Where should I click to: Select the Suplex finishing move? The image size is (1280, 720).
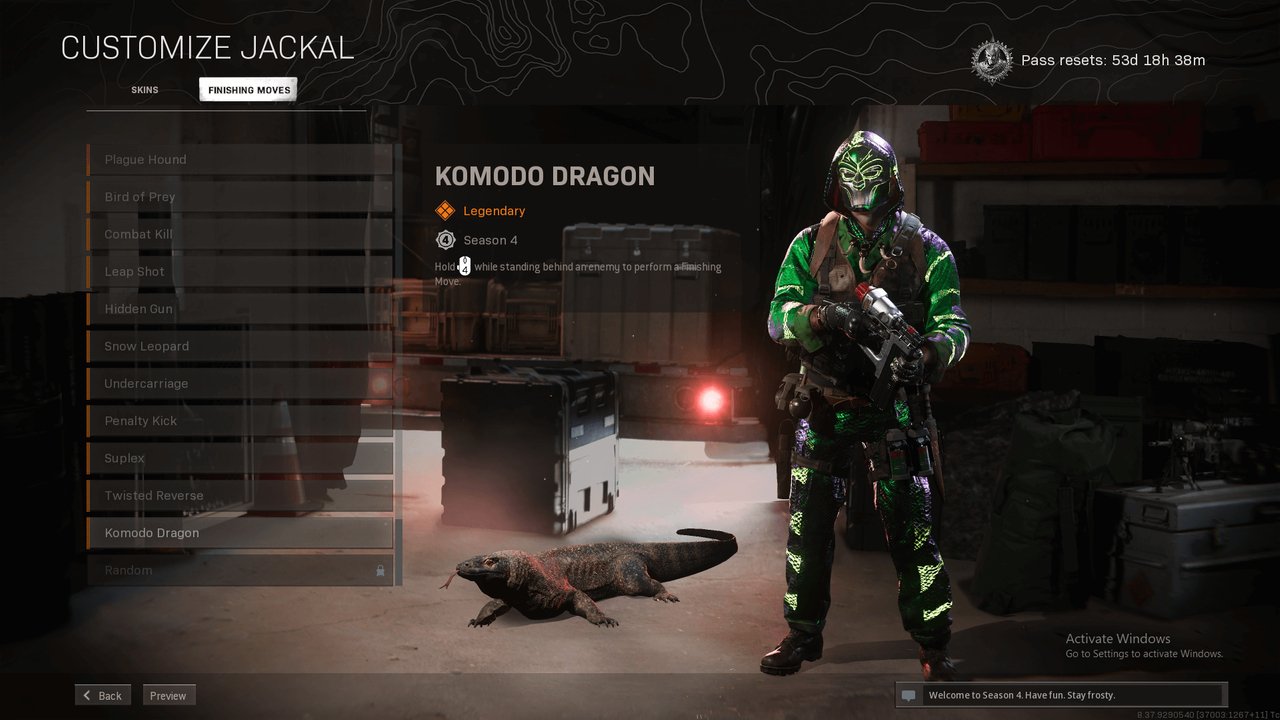coord(240,458)
